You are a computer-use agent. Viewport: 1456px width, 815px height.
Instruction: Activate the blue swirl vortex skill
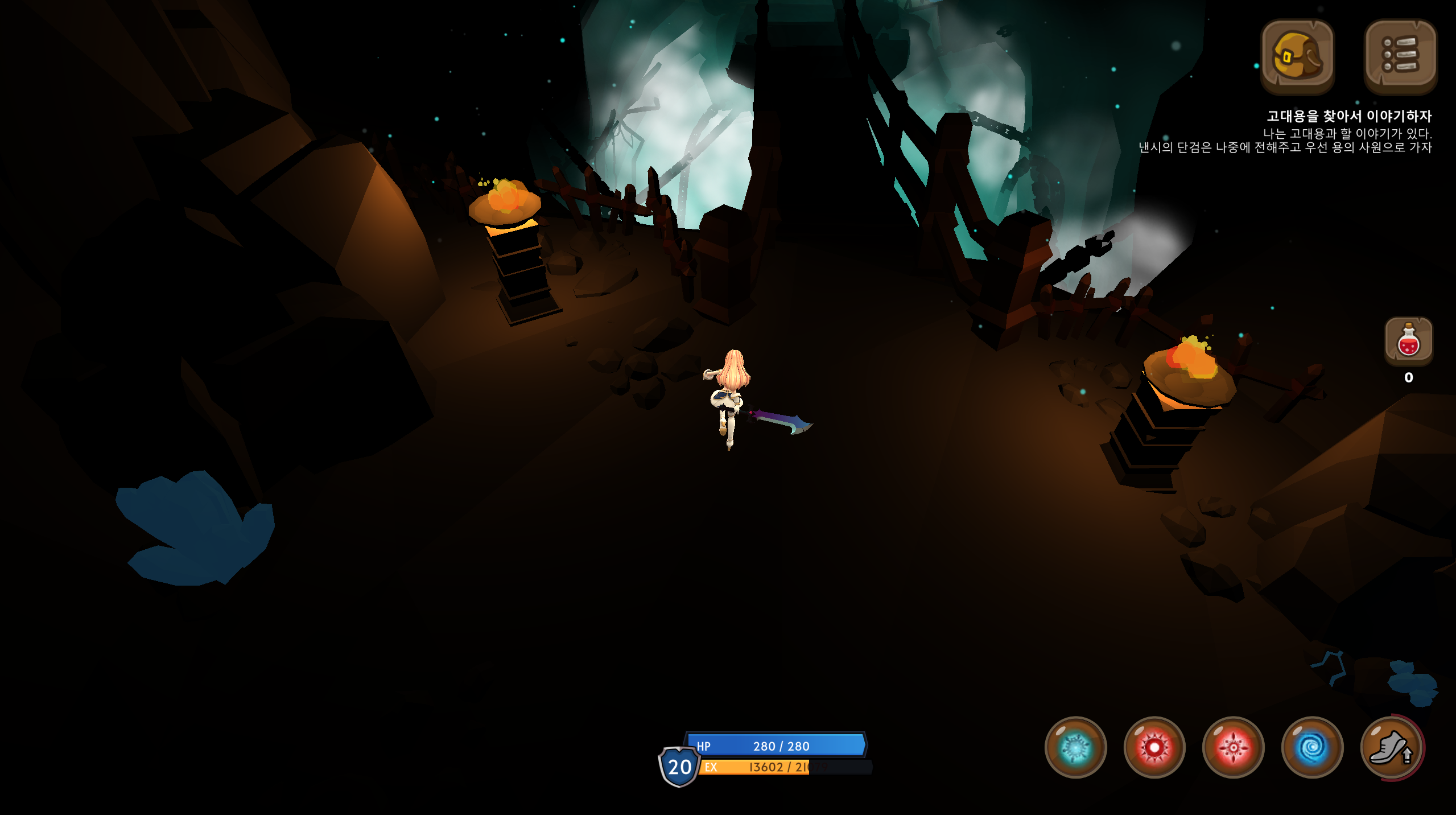1312,747
